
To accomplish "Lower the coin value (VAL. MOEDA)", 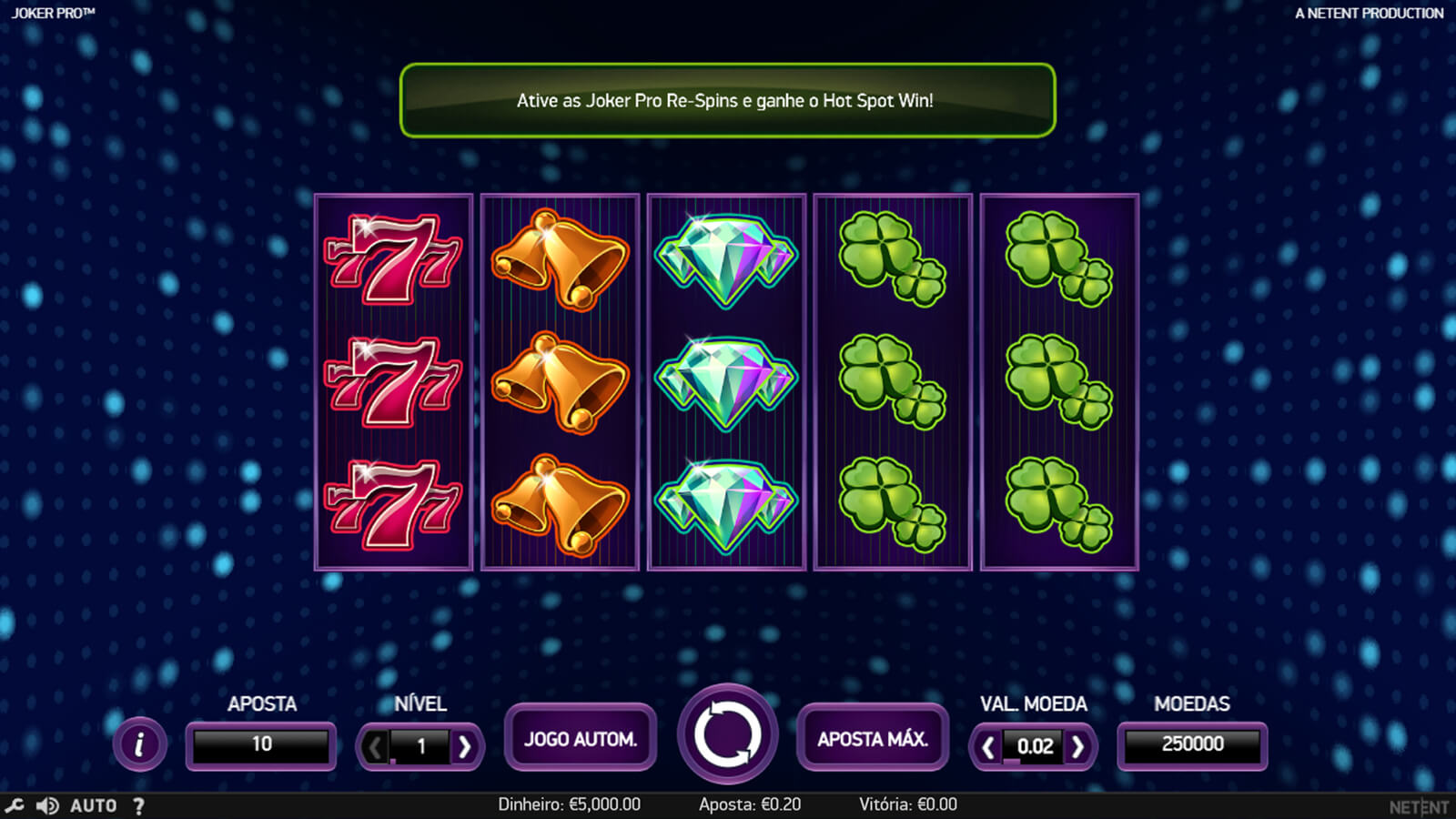I will (987, 747).
